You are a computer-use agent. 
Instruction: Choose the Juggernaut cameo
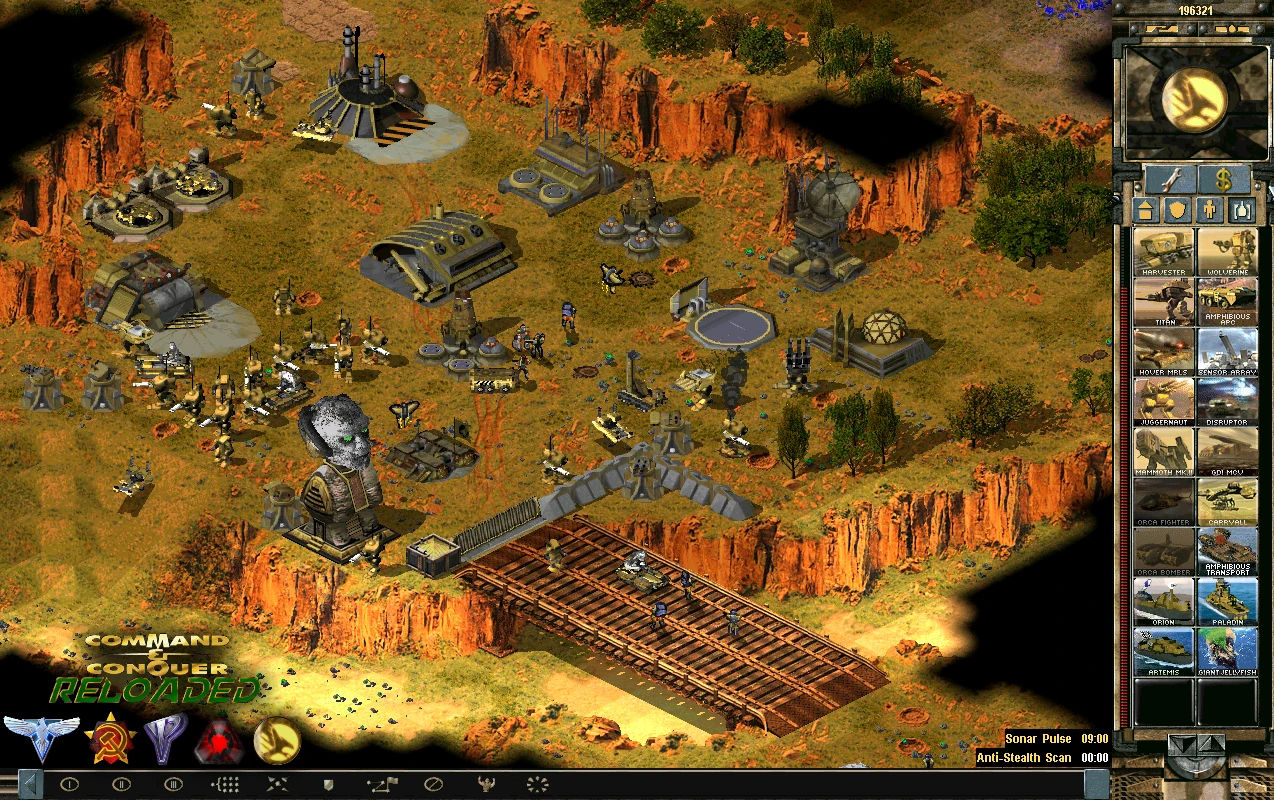pyautogui.click(x=1164, y=402)
